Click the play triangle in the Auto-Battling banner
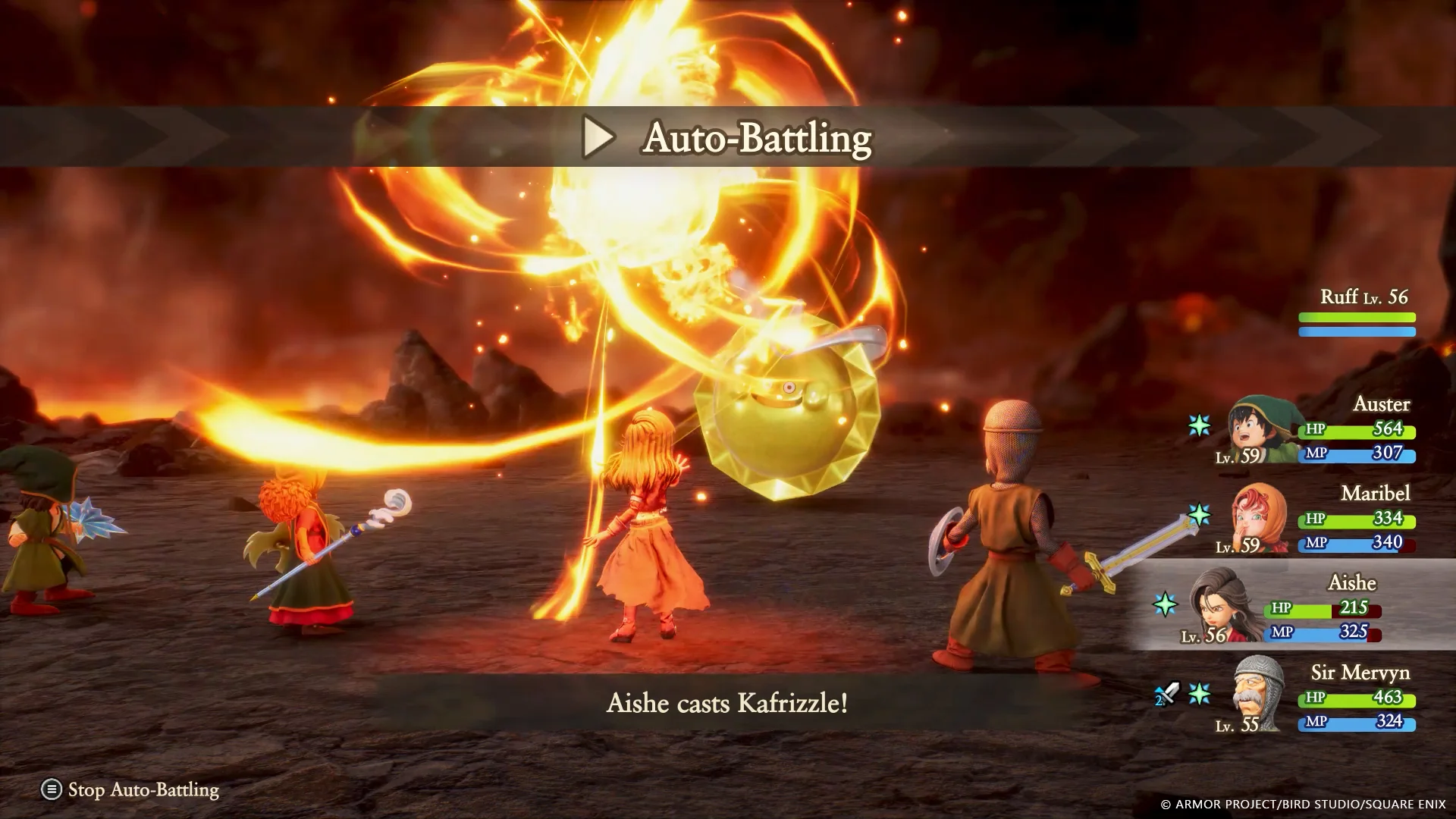The width and height of the screenshot is (1456, 819). pos(601,138)
